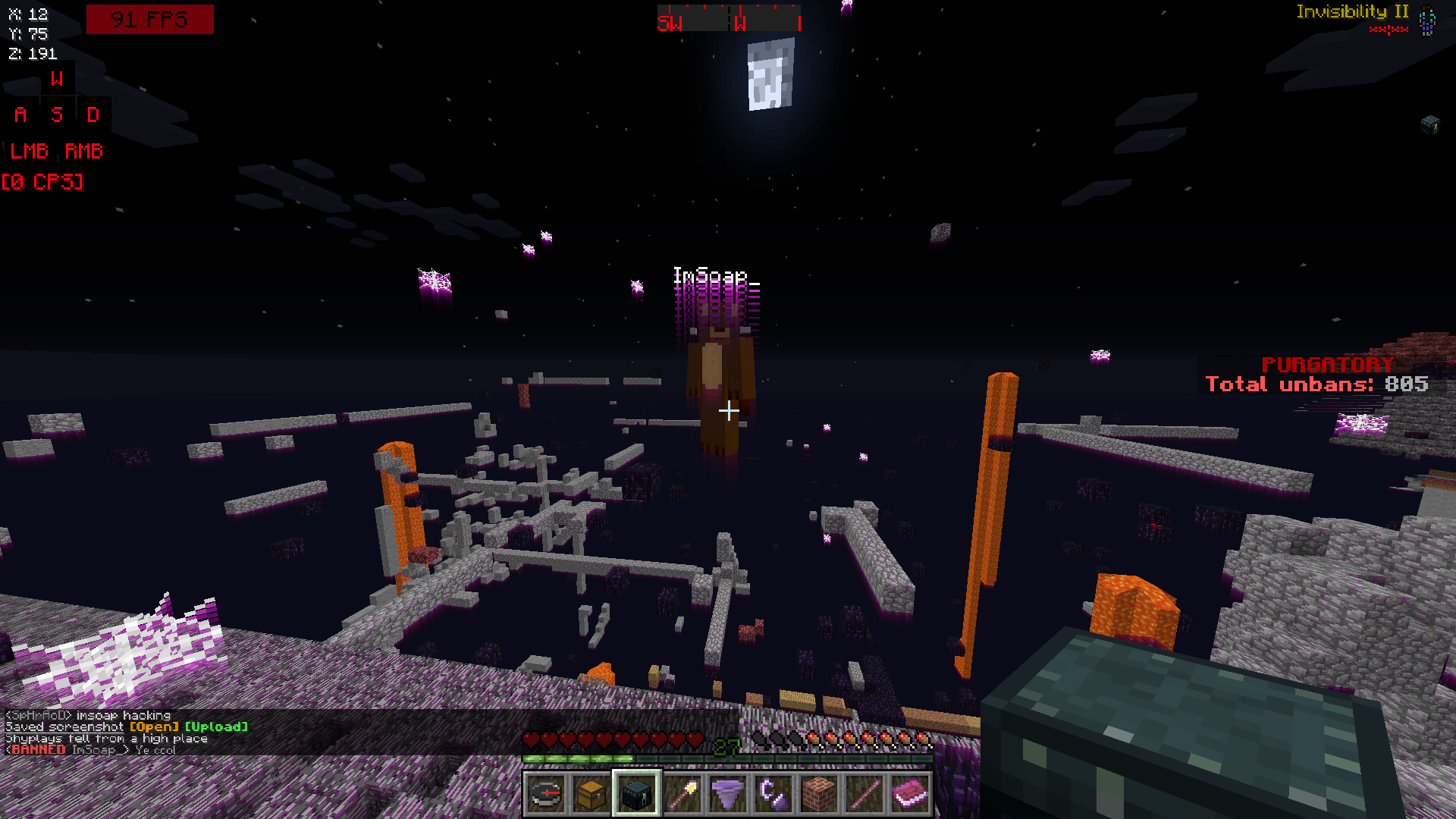Click the green [Upload] screenshot link
This screenshot has width=1456, height=819.
tap(216, 726)
